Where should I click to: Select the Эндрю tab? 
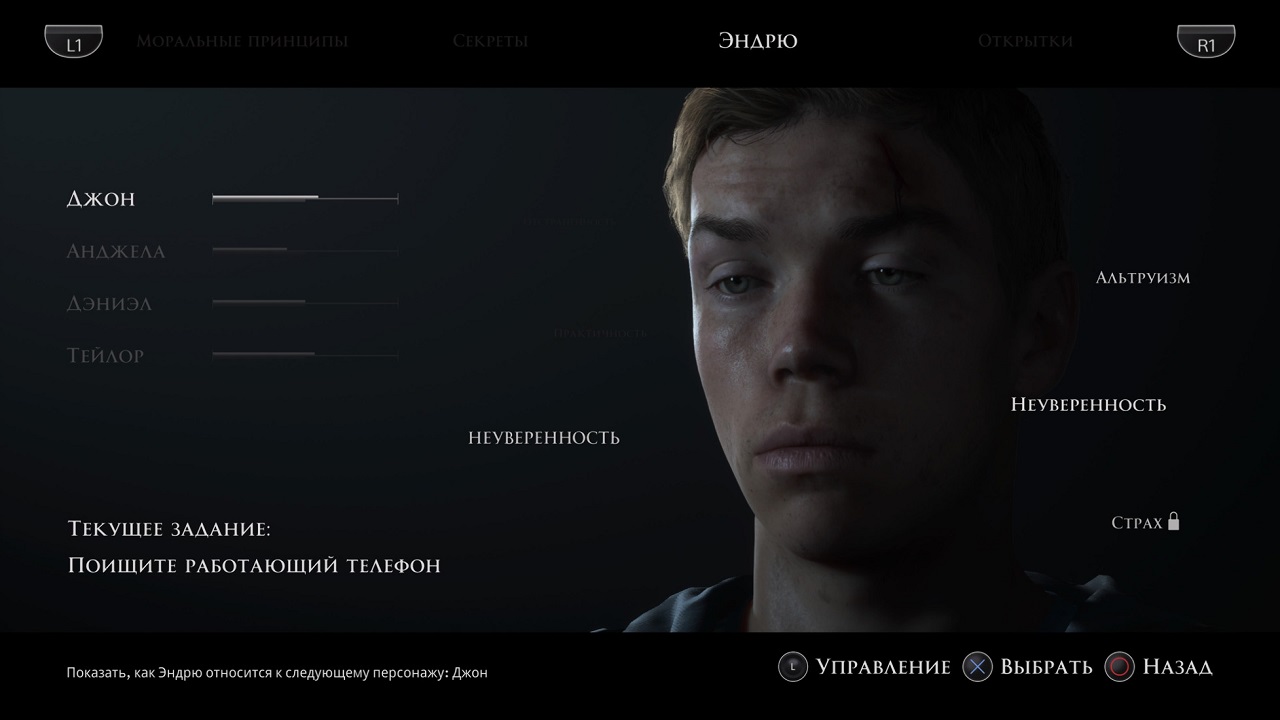pos(757,41)
